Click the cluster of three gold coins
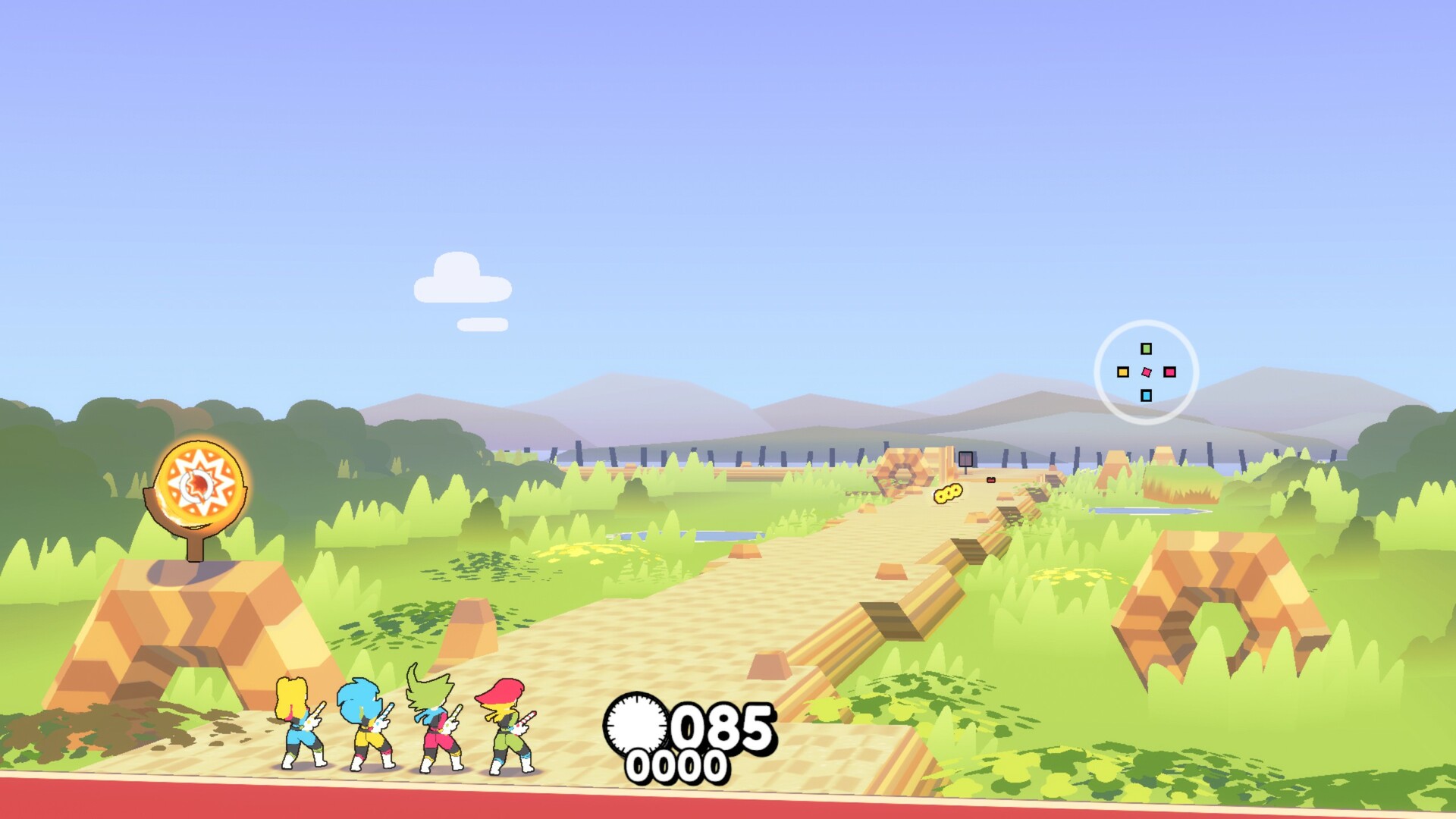The image size is (1456, 819). tap(949, 494)
